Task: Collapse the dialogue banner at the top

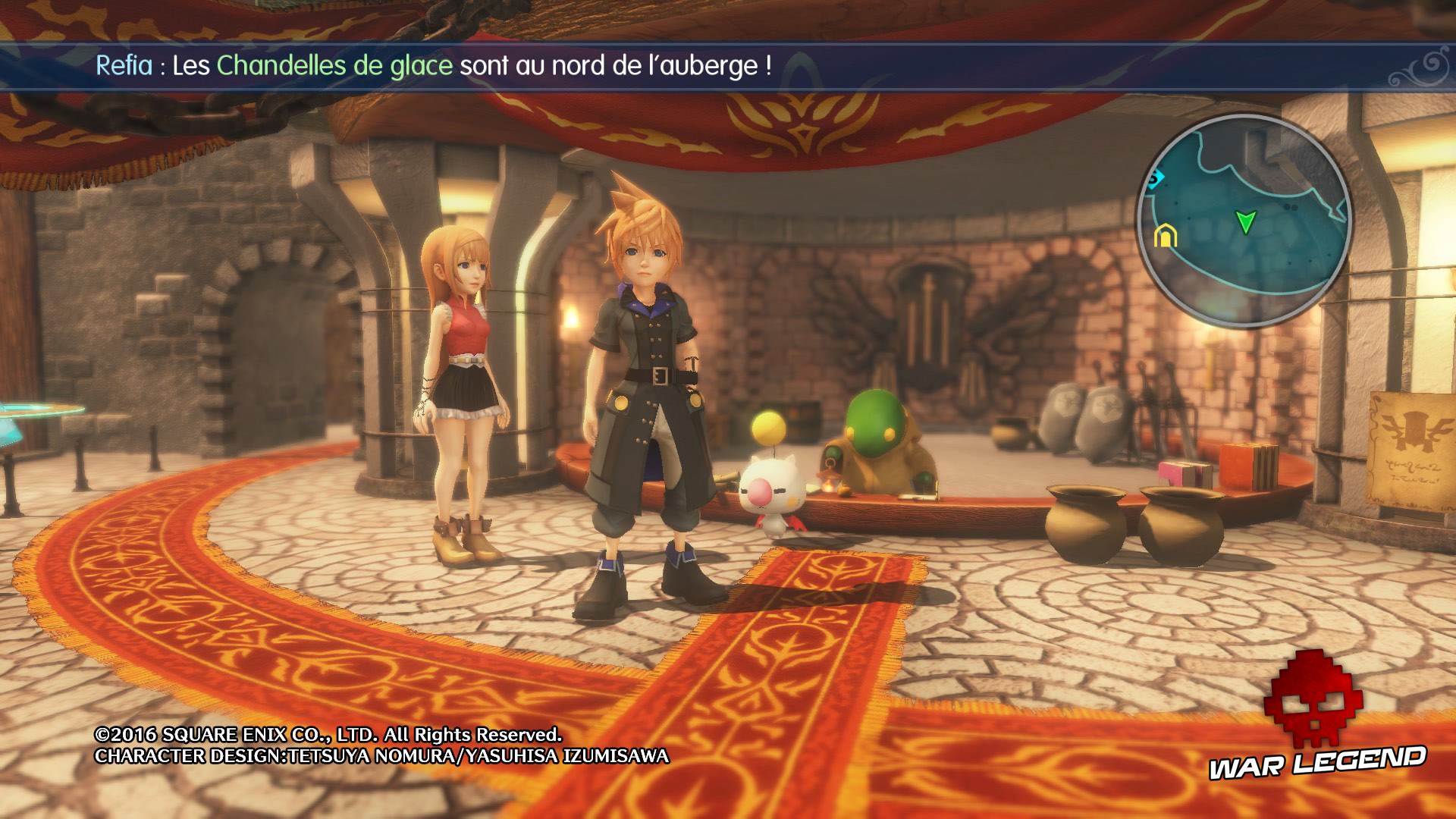Action: (x=728, y=67)
